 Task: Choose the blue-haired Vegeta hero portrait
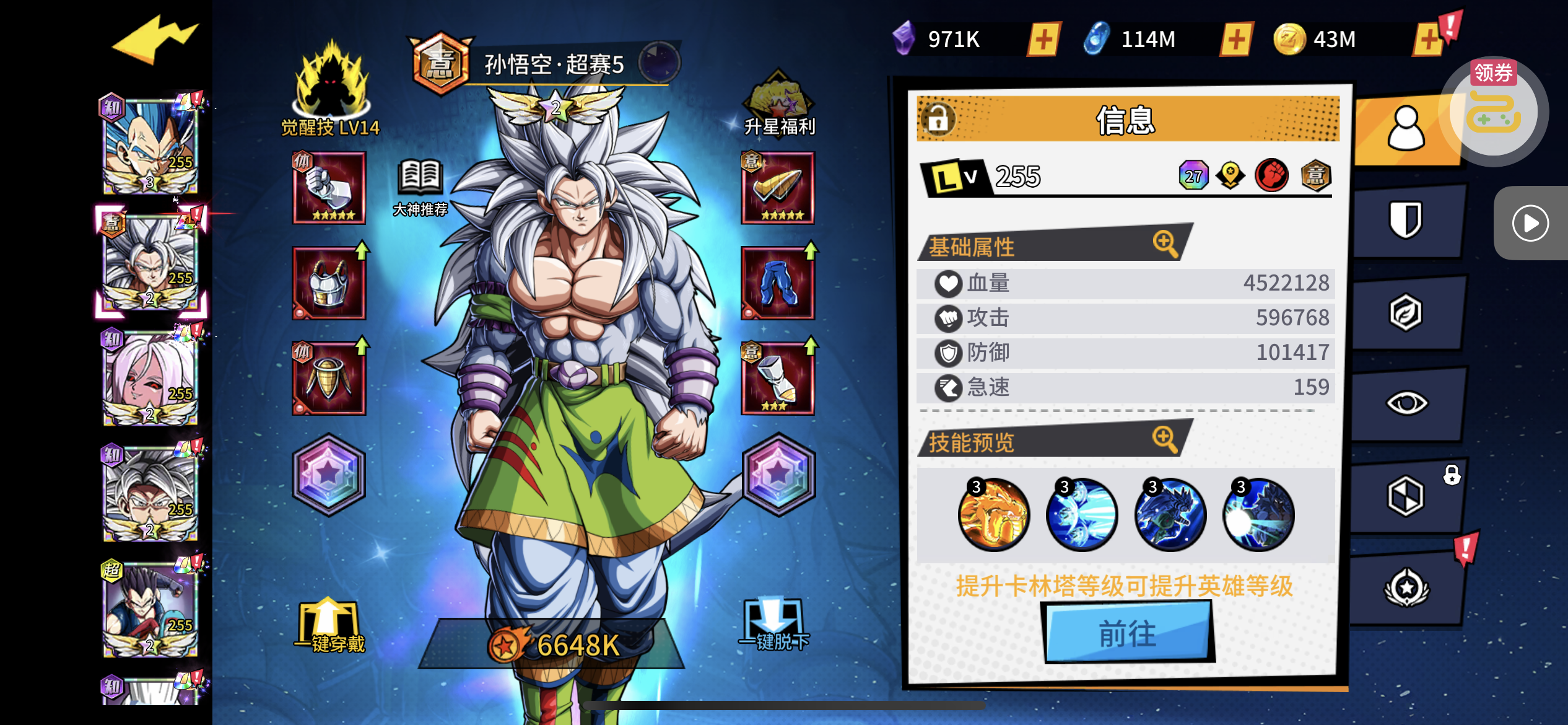150,146
